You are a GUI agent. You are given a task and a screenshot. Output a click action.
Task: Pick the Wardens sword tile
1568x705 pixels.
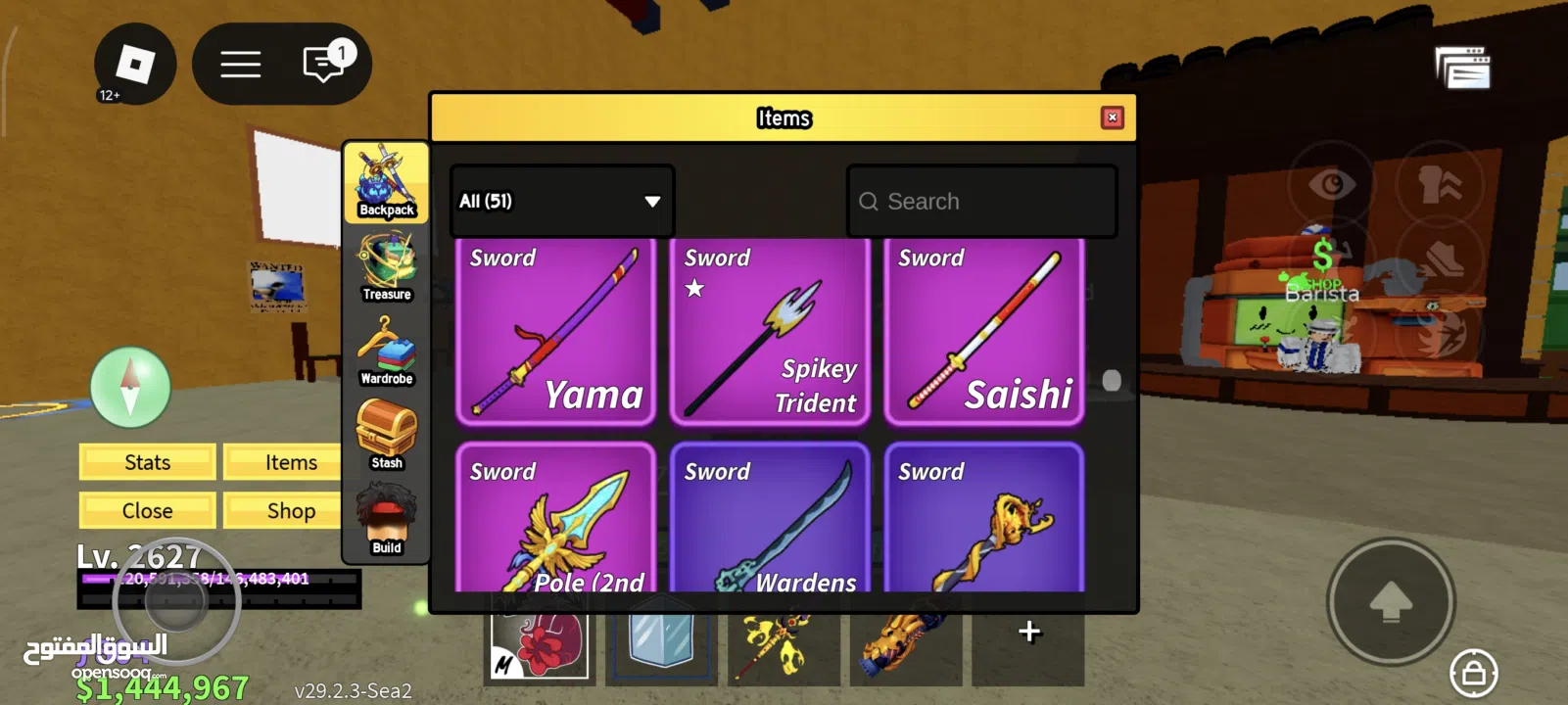pos(770,519)
